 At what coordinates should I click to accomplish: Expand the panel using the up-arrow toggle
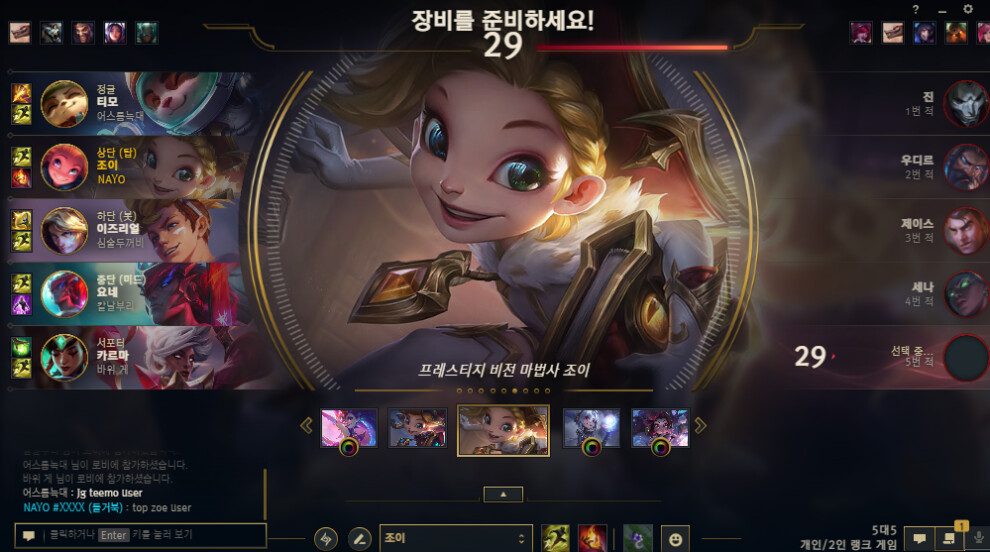point(503,494)
